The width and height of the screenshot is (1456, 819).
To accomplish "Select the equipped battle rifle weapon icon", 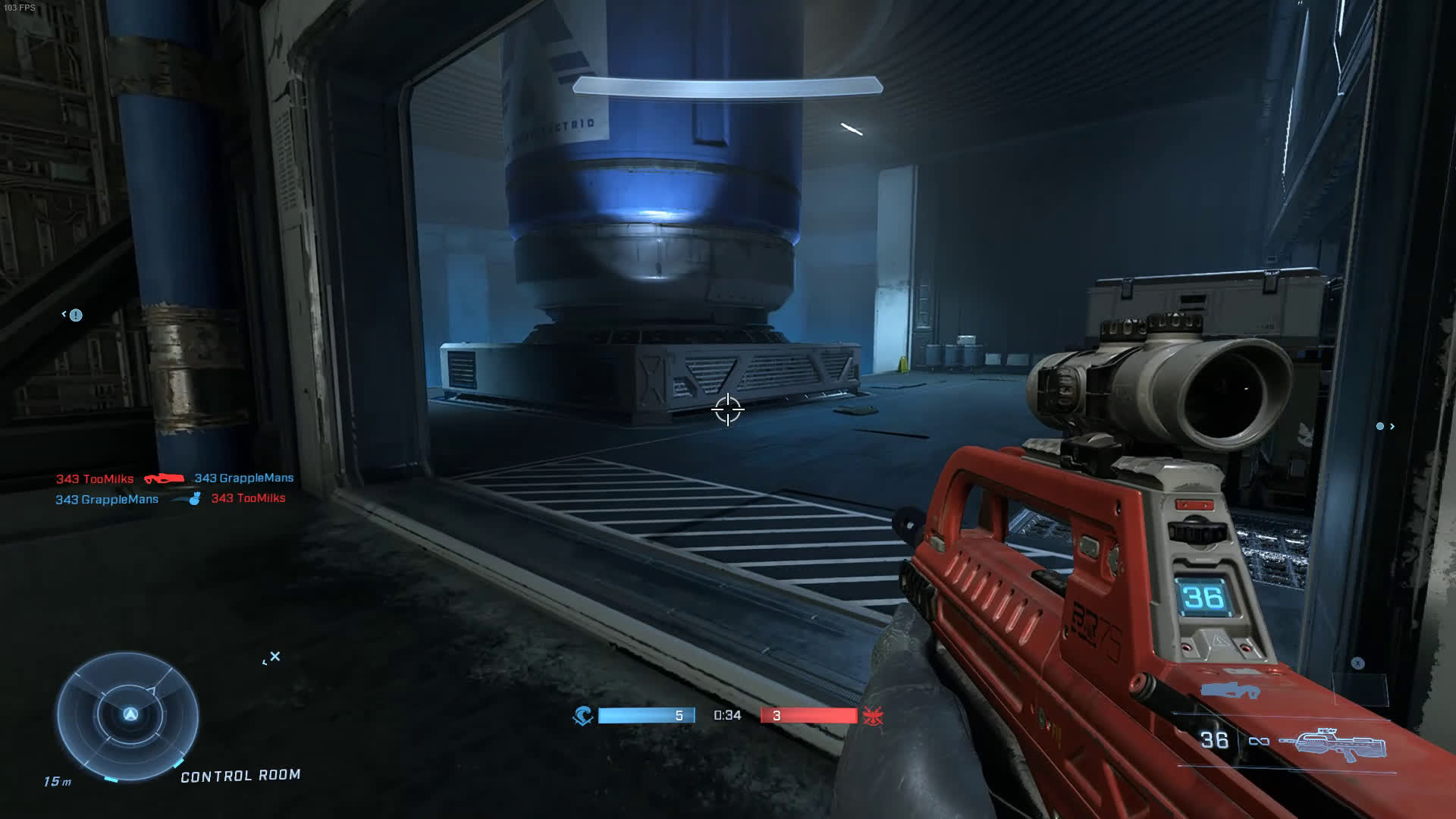I will 1332,745.
